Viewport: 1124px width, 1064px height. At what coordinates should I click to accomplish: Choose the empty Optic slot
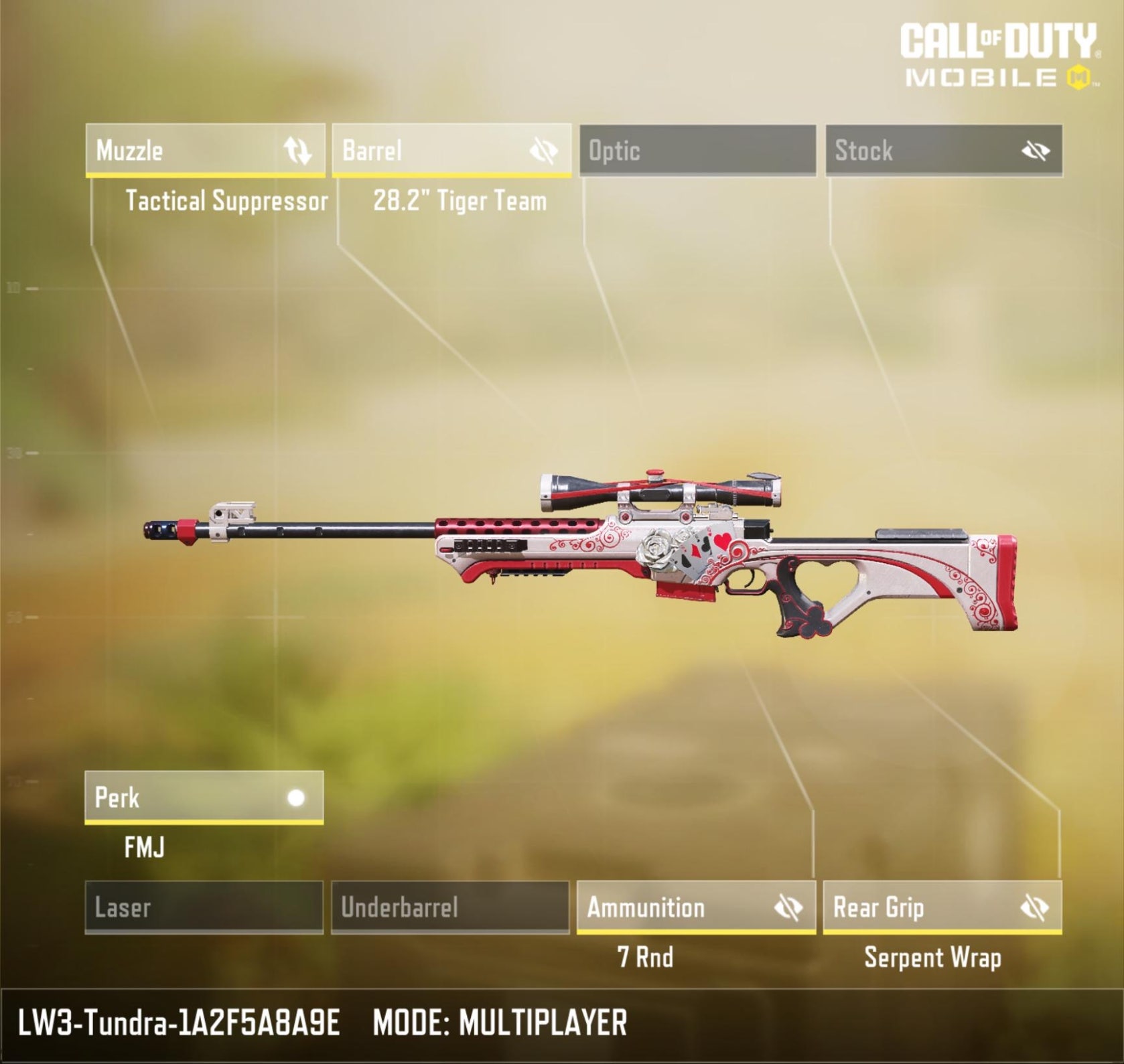697,151
